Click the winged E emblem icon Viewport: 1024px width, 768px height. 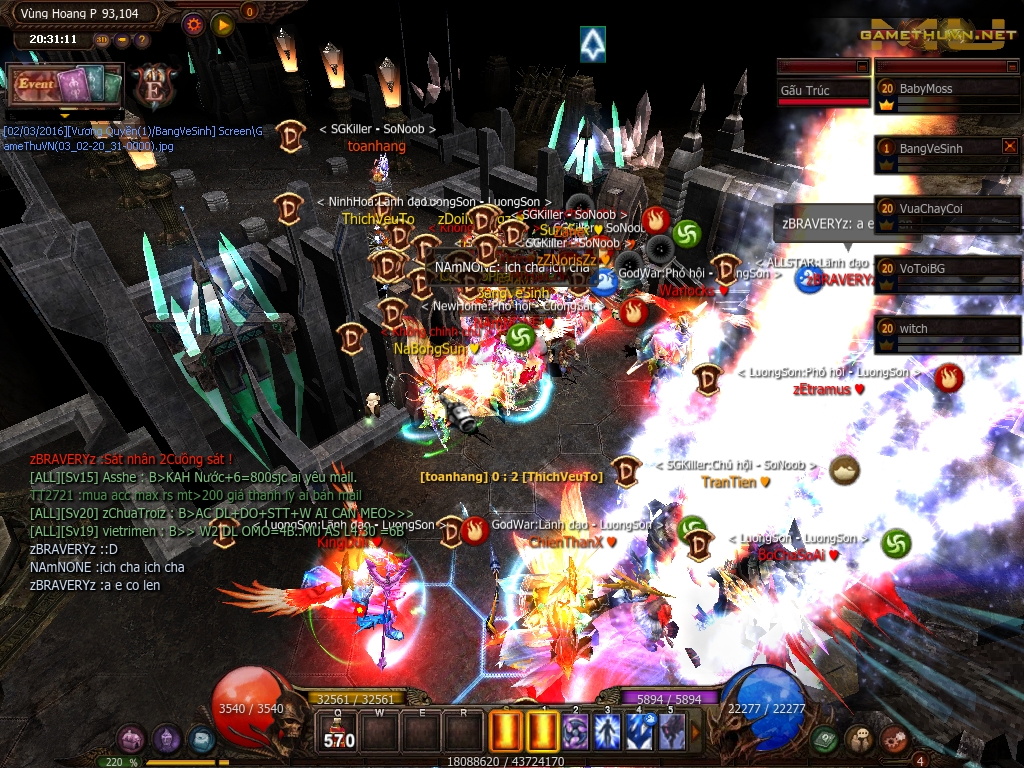point(152,83)
